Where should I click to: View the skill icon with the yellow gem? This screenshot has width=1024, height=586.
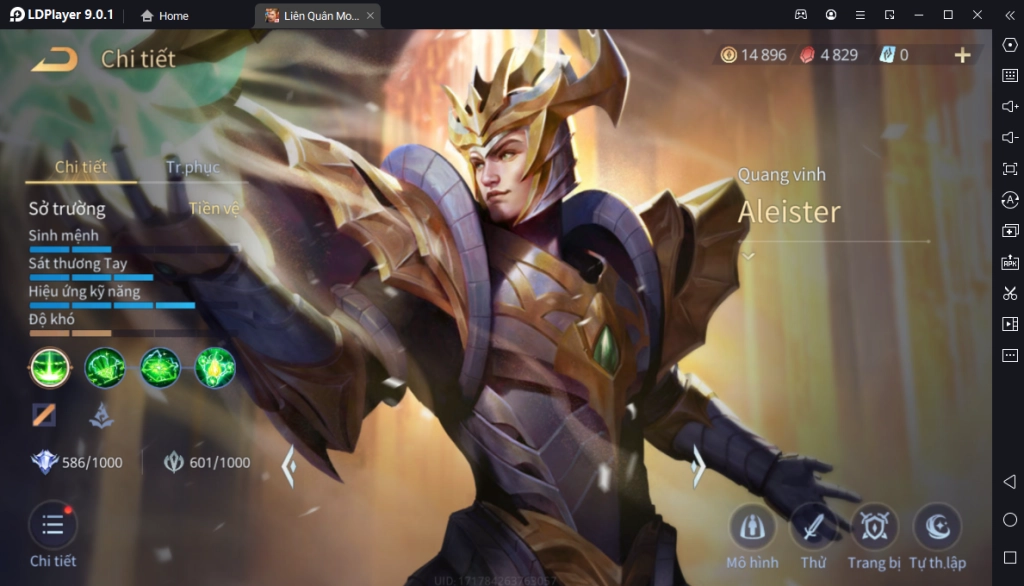(215, 368)
